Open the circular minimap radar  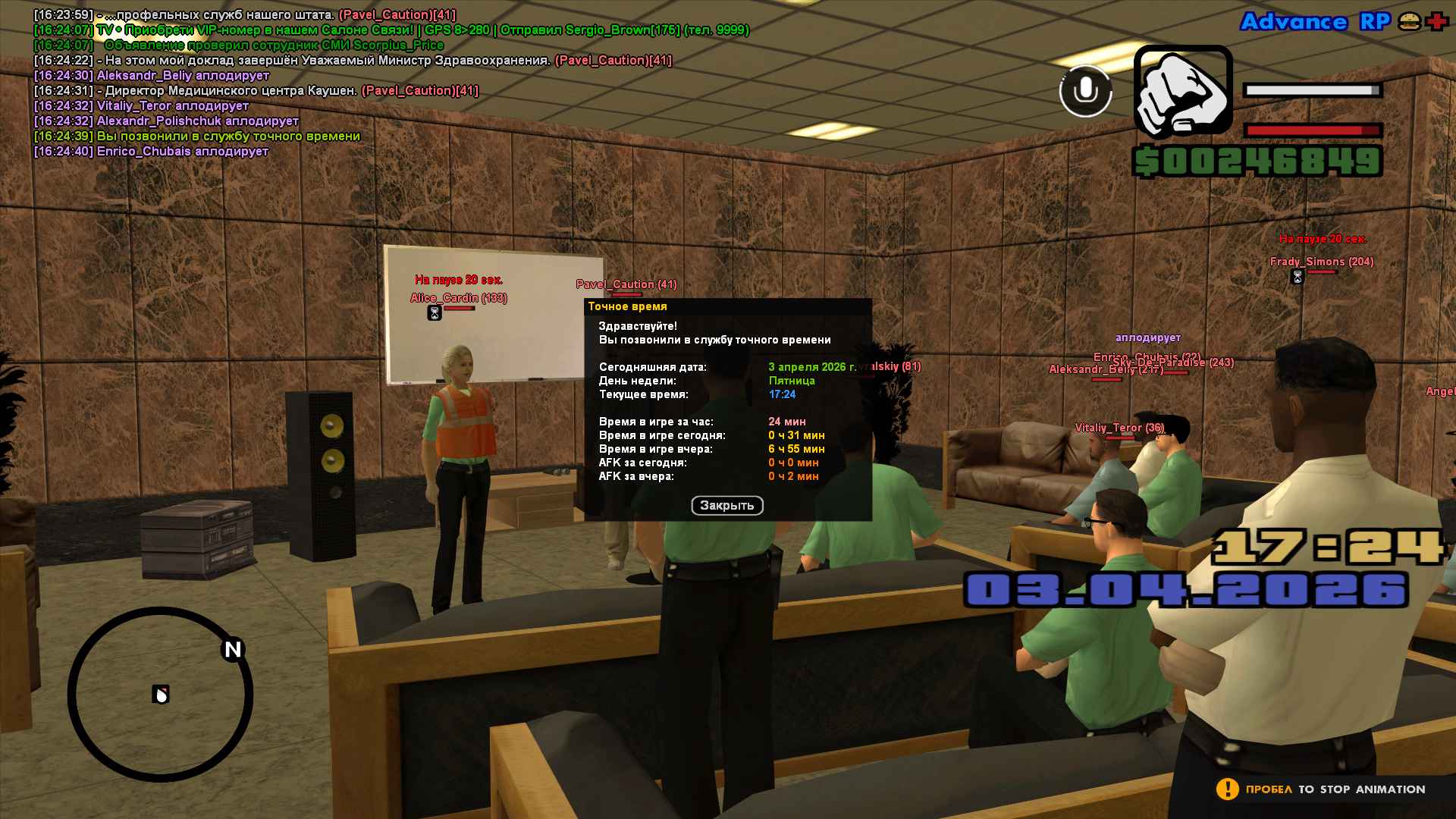pos(160,694)
